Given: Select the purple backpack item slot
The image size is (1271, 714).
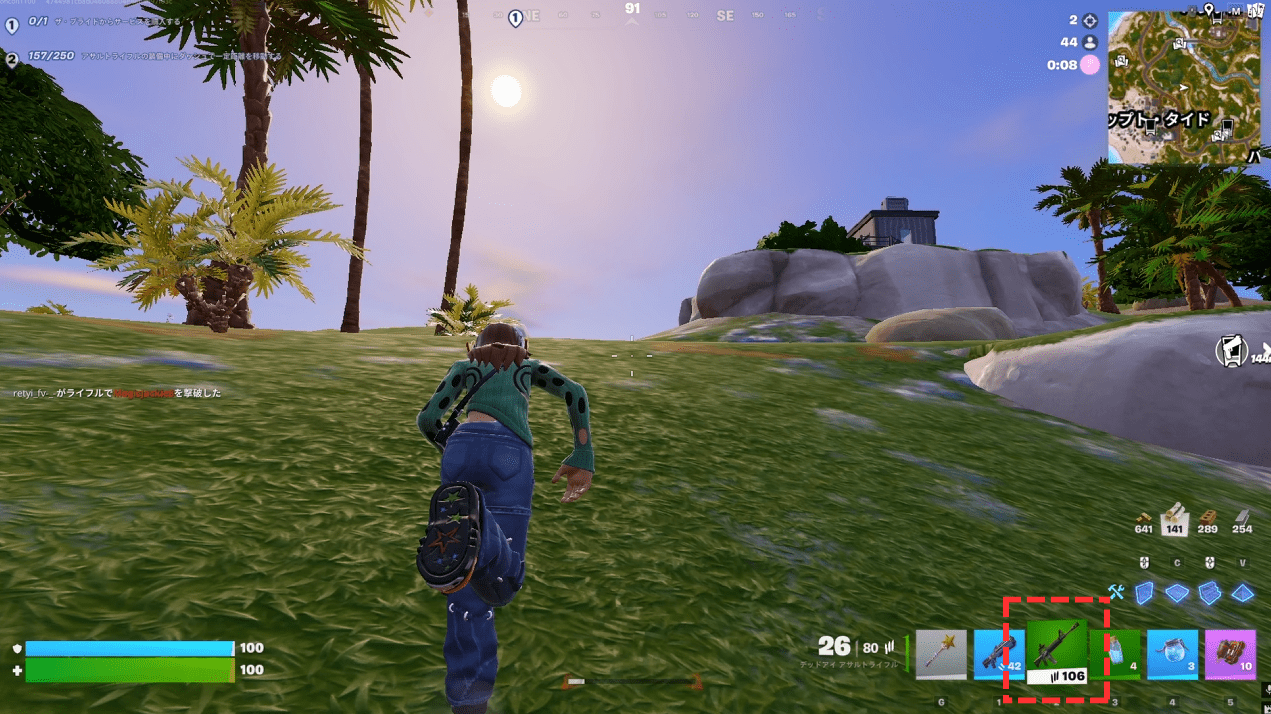Looking at the screenshot, I should point(1230,655).
